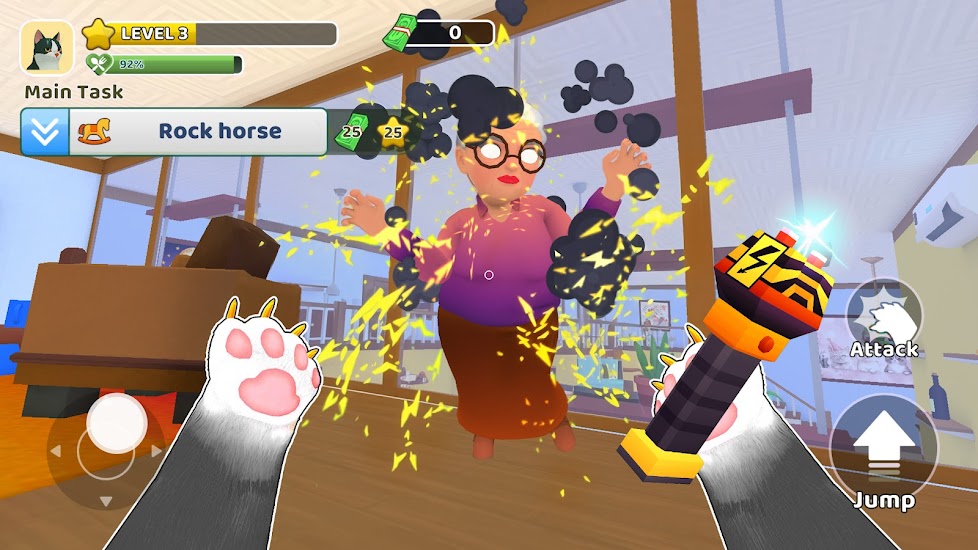Open the cat avatar profile
The image size is (978, 550).
[47, 48]
